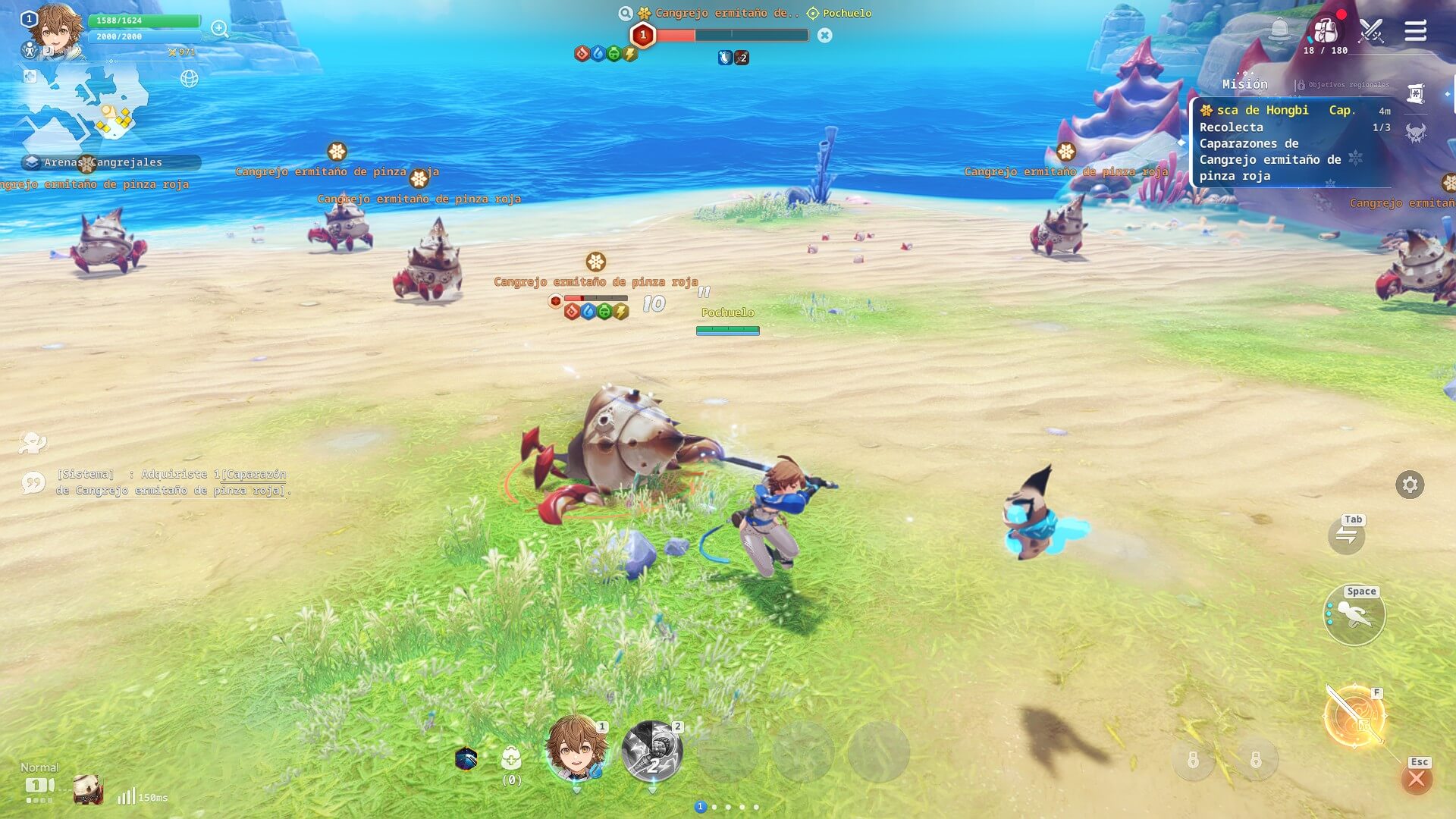Click the red Esc close button

pyautogui.click(x=1416, y=779)
